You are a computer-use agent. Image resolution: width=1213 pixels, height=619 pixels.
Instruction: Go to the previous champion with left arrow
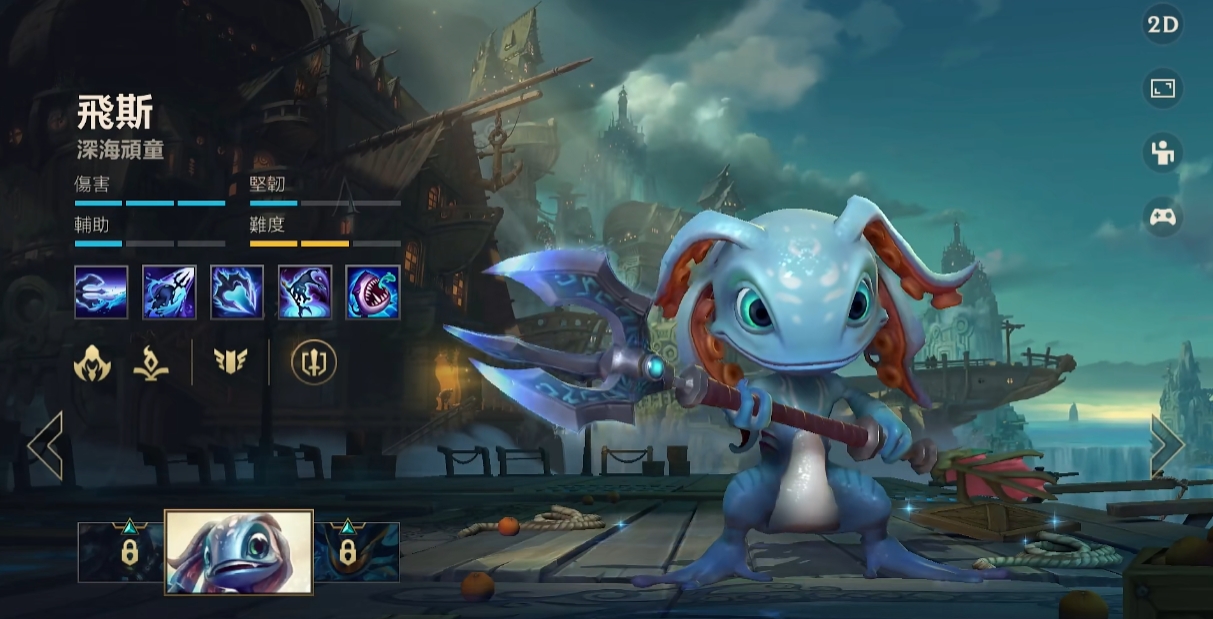(45, 445)
